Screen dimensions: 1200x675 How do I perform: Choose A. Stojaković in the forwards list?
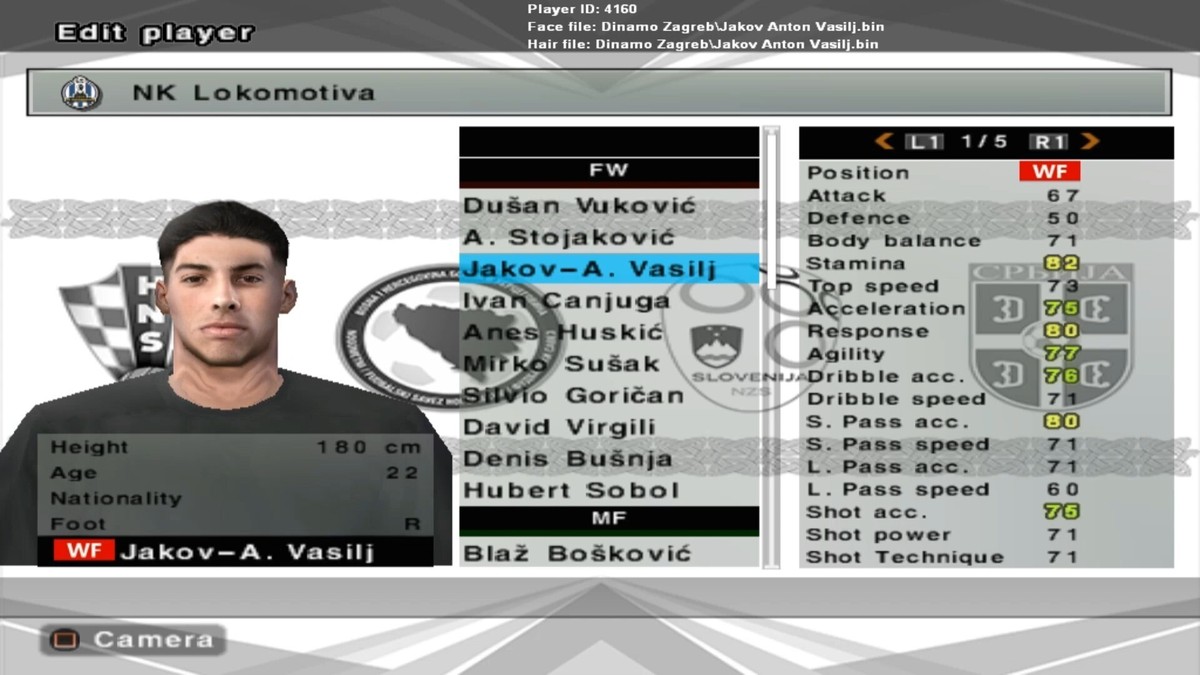(569, 238)
